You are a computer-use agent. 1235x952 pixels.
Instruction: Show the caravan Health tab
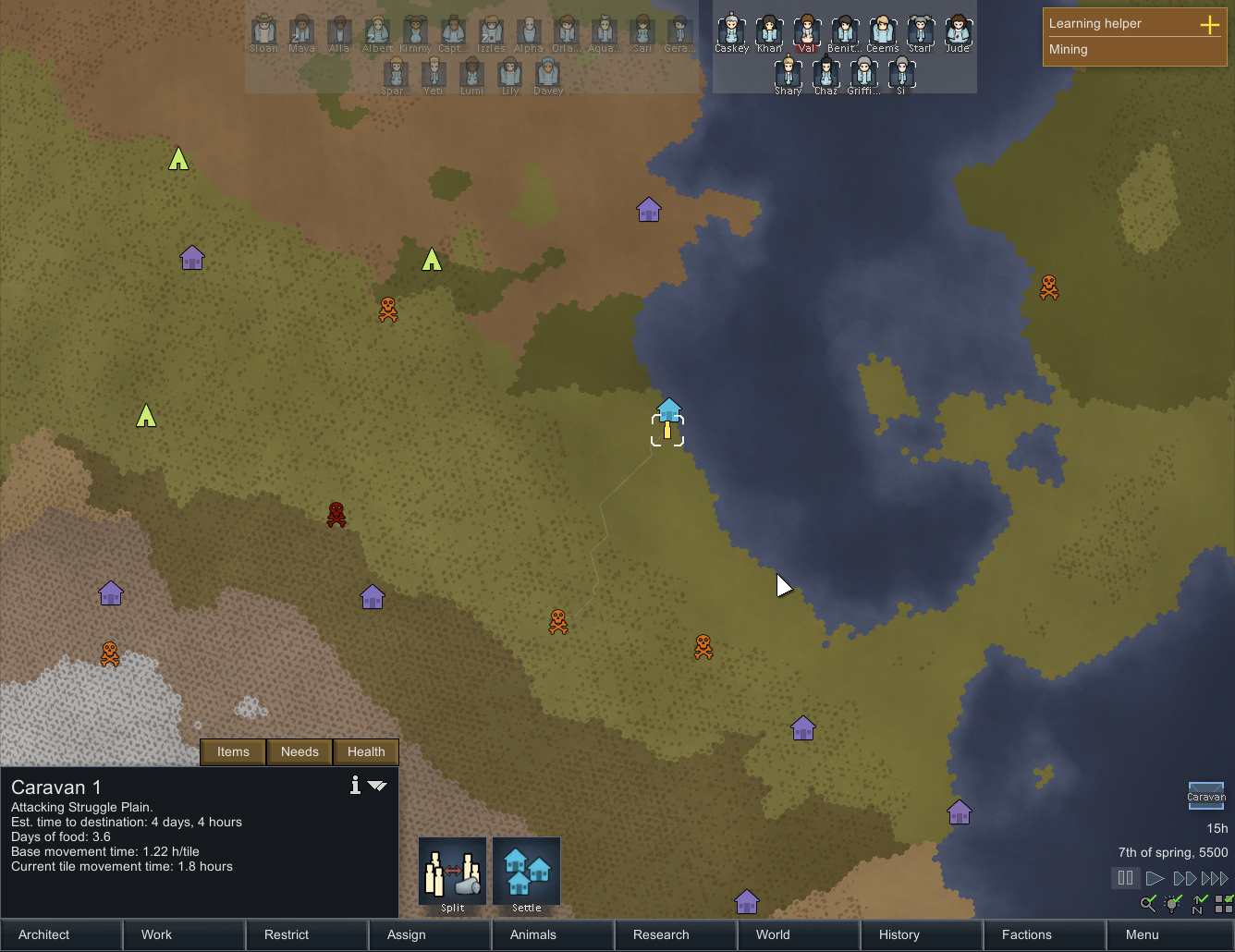coord(366,751)
